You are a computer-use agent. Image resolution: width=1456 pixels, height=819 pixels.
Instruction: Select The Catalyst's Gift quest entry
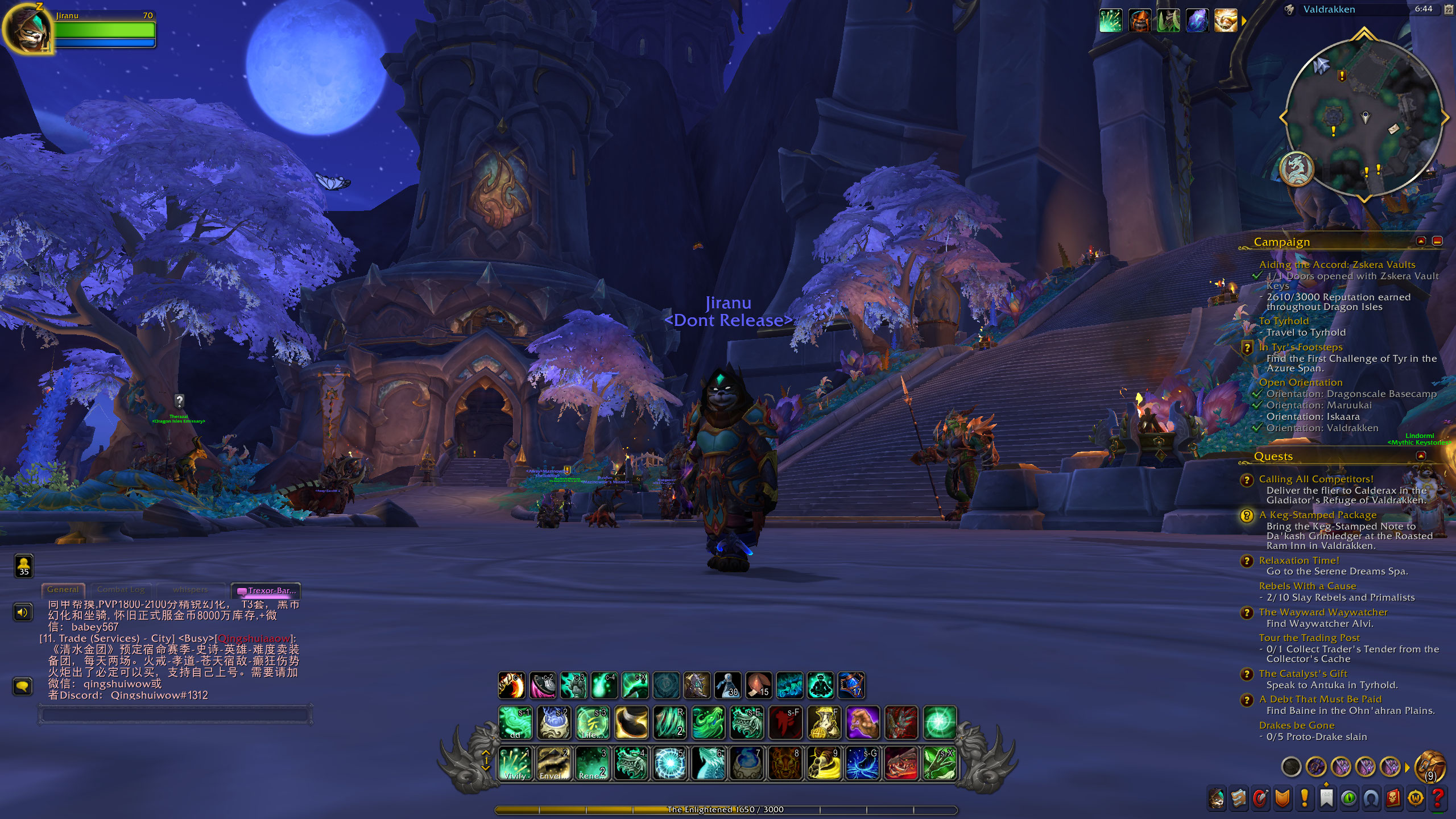[x=1302, y=673]
